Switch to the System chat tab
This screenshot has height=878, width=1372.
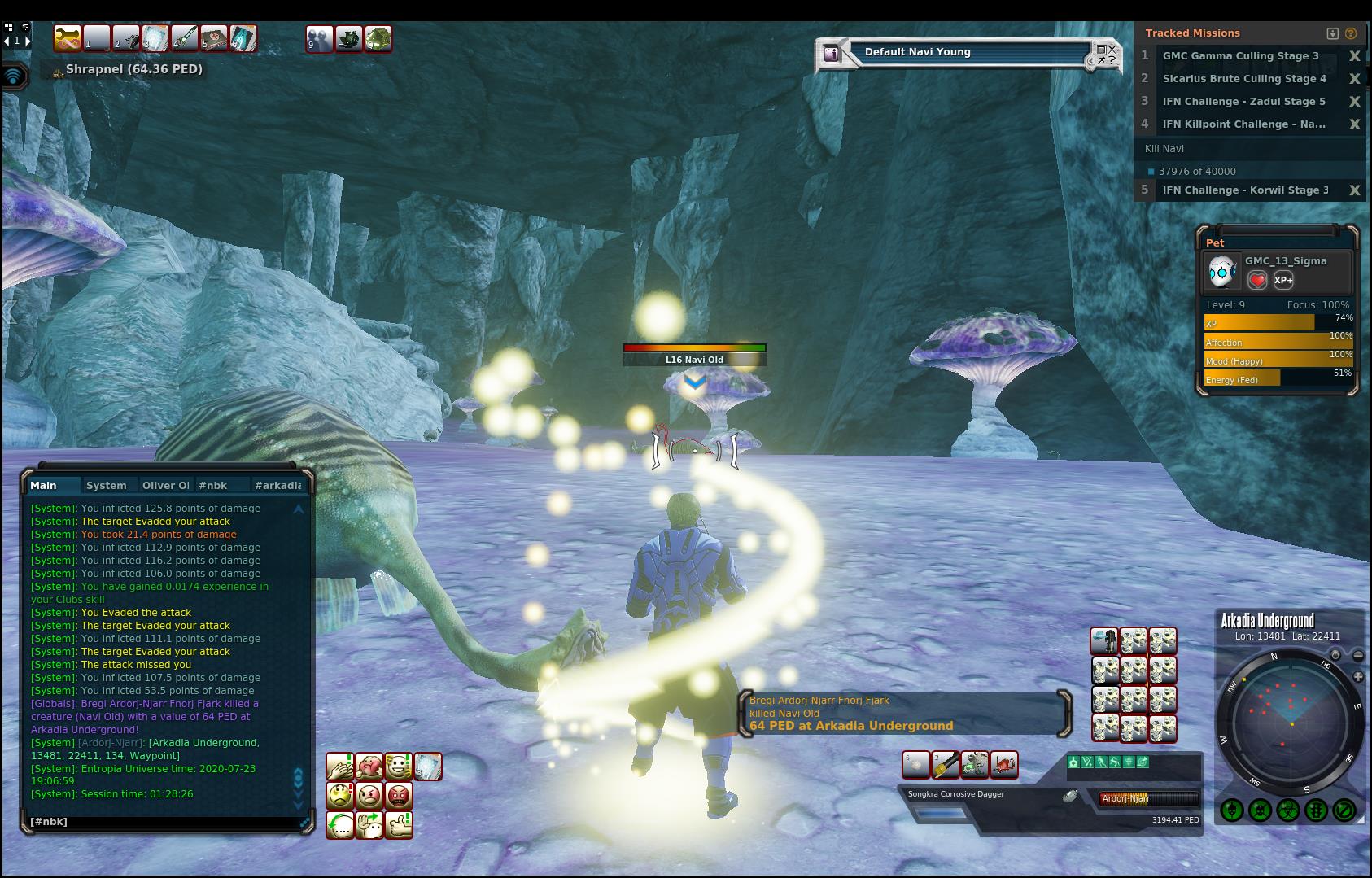point(107,486)
